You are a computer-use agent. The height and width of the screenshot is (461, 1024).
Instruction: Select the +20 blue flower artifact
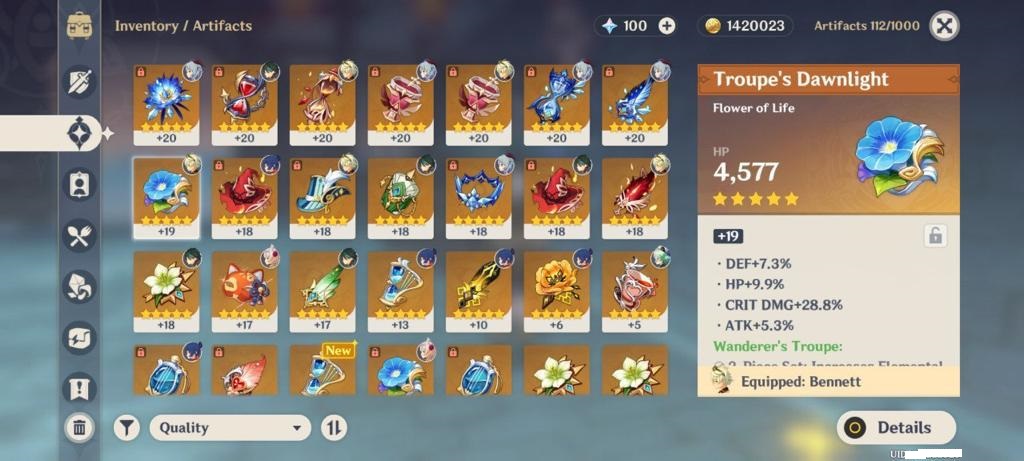coord(166,104)
